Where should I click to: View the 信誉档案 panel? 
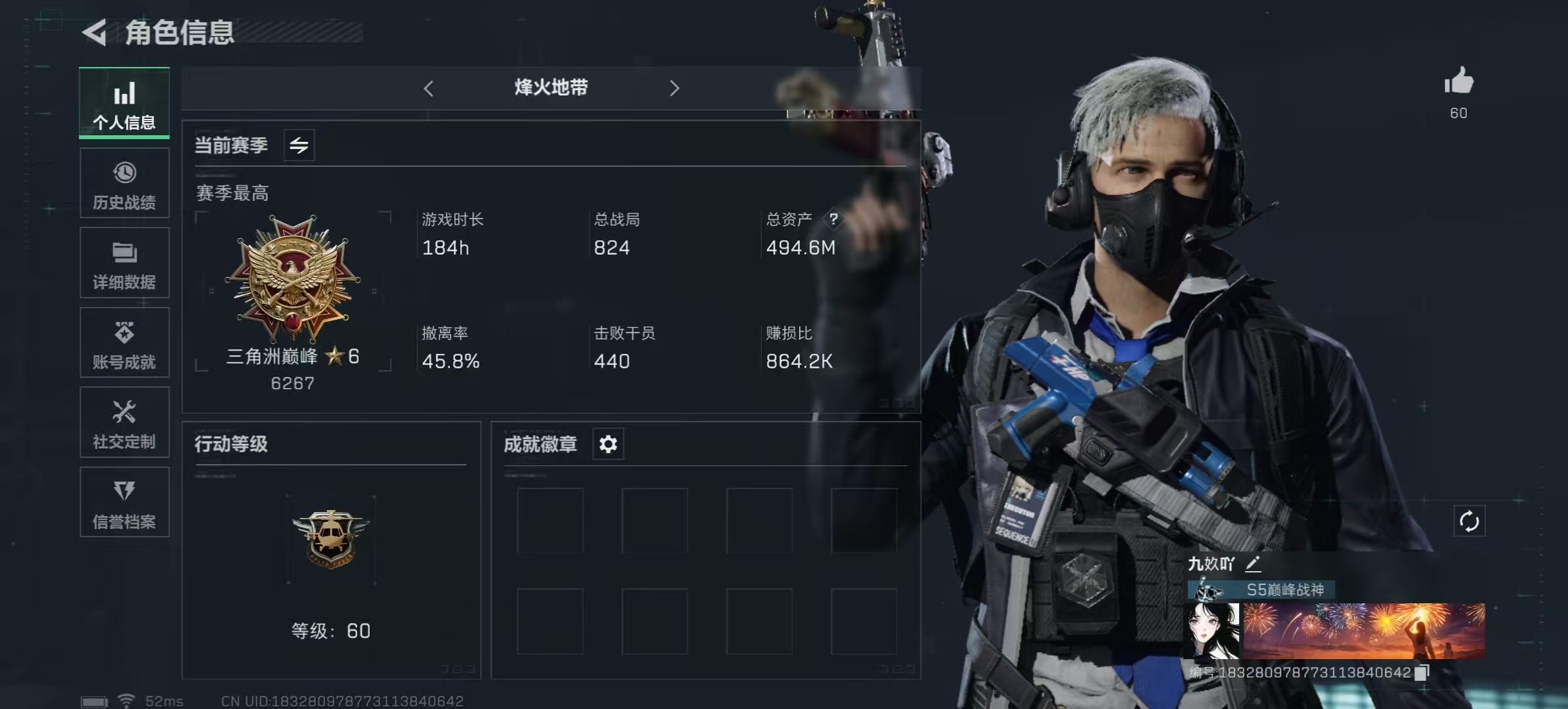(124, 502)
